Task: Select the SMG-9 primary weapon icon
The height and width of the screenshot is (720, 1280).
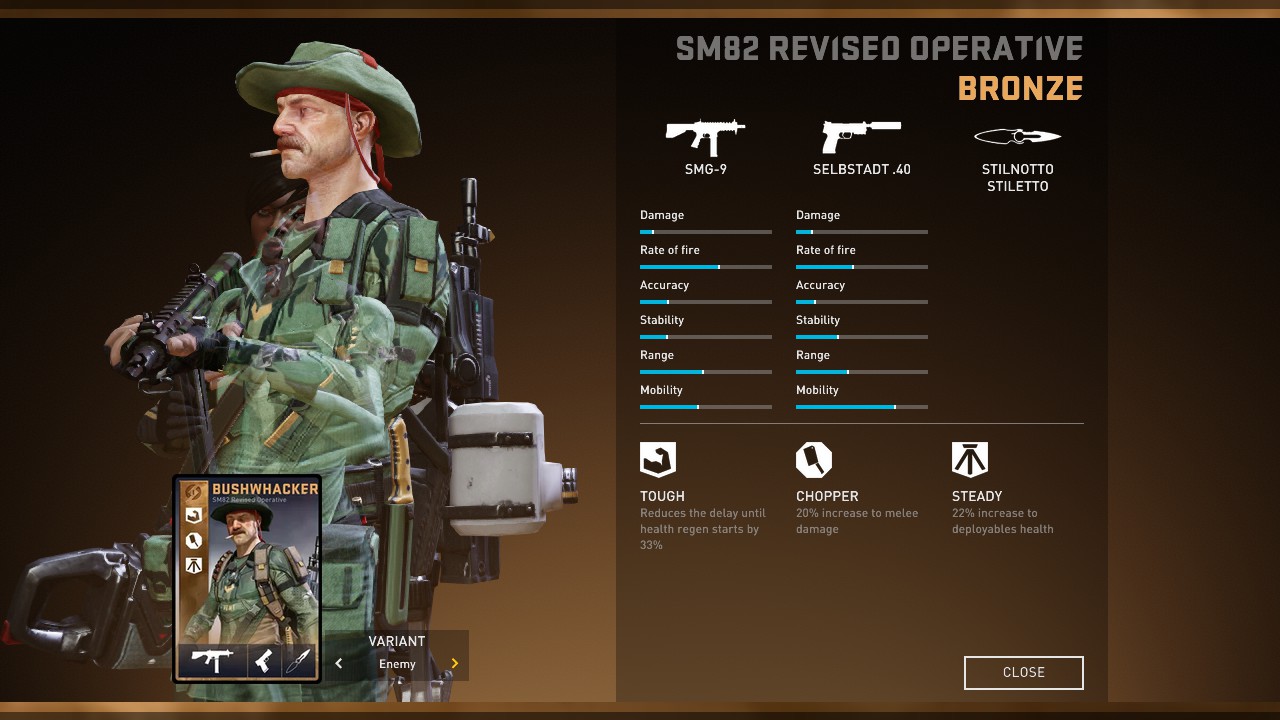Action: pos(705,137)
